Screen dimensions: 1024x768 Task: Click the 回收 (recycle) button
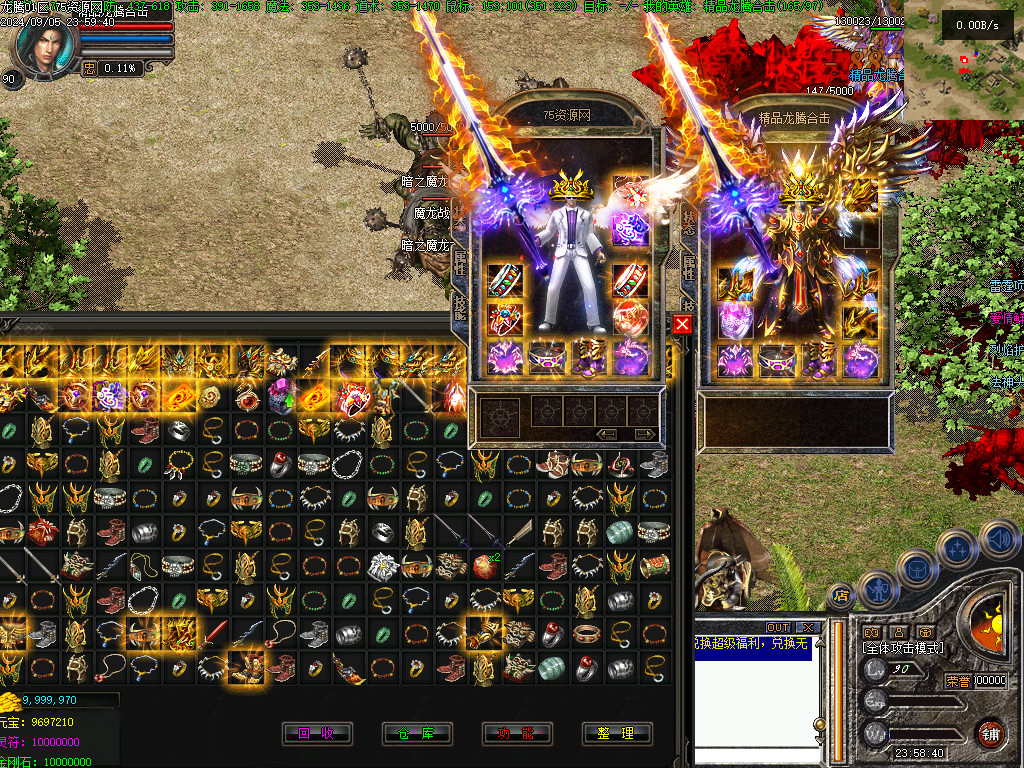tap(317, 733)
